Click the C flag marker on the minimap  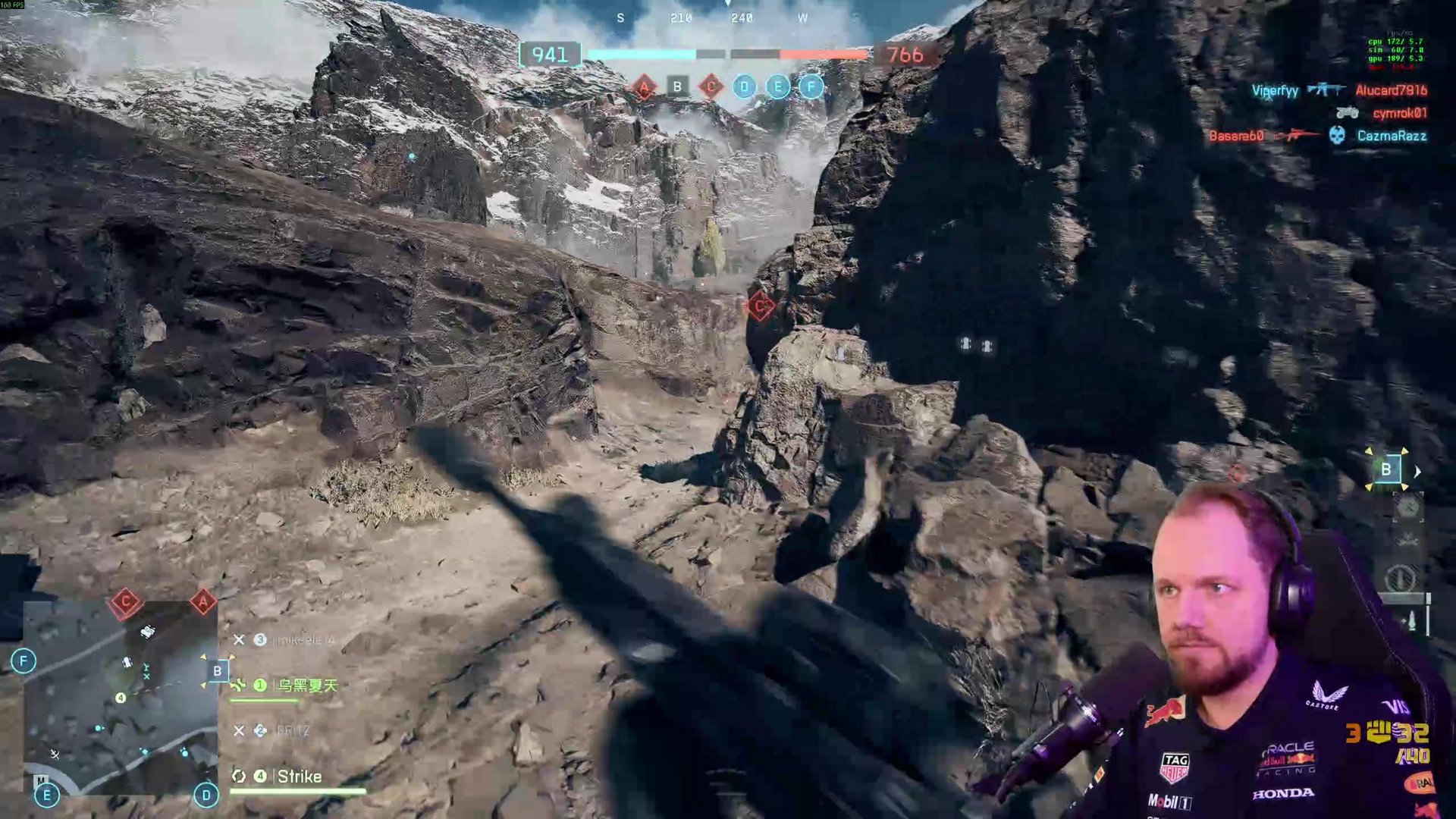(126, 603)
